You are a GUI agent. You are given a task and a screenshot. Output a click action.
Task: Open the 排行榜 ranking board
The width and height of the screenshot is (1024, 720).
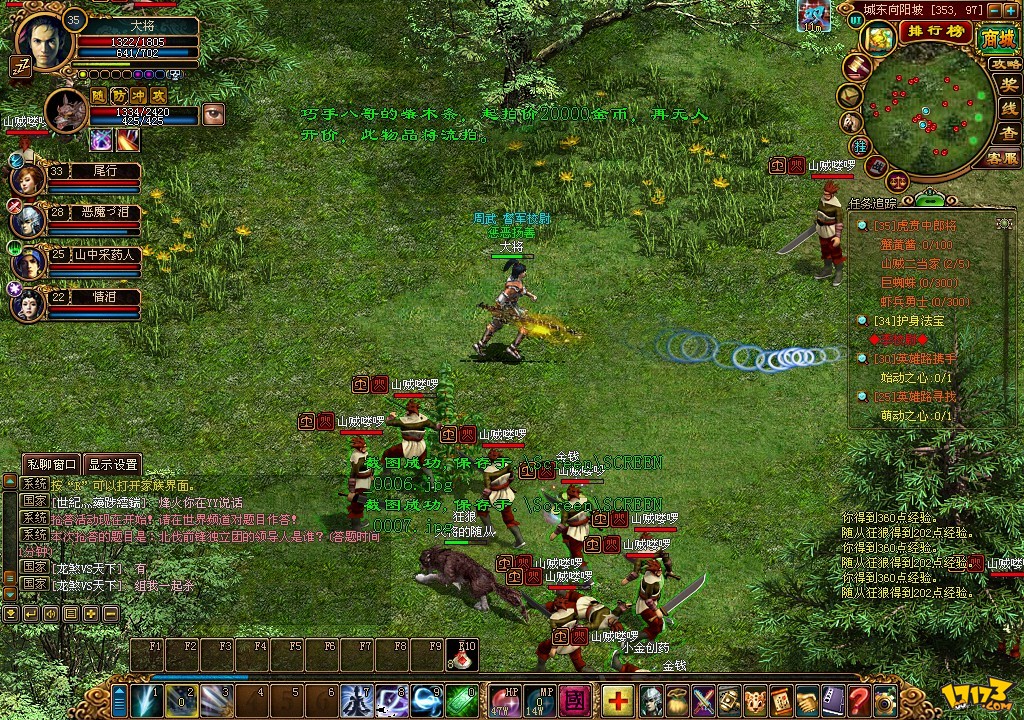[x=935, y=31]
